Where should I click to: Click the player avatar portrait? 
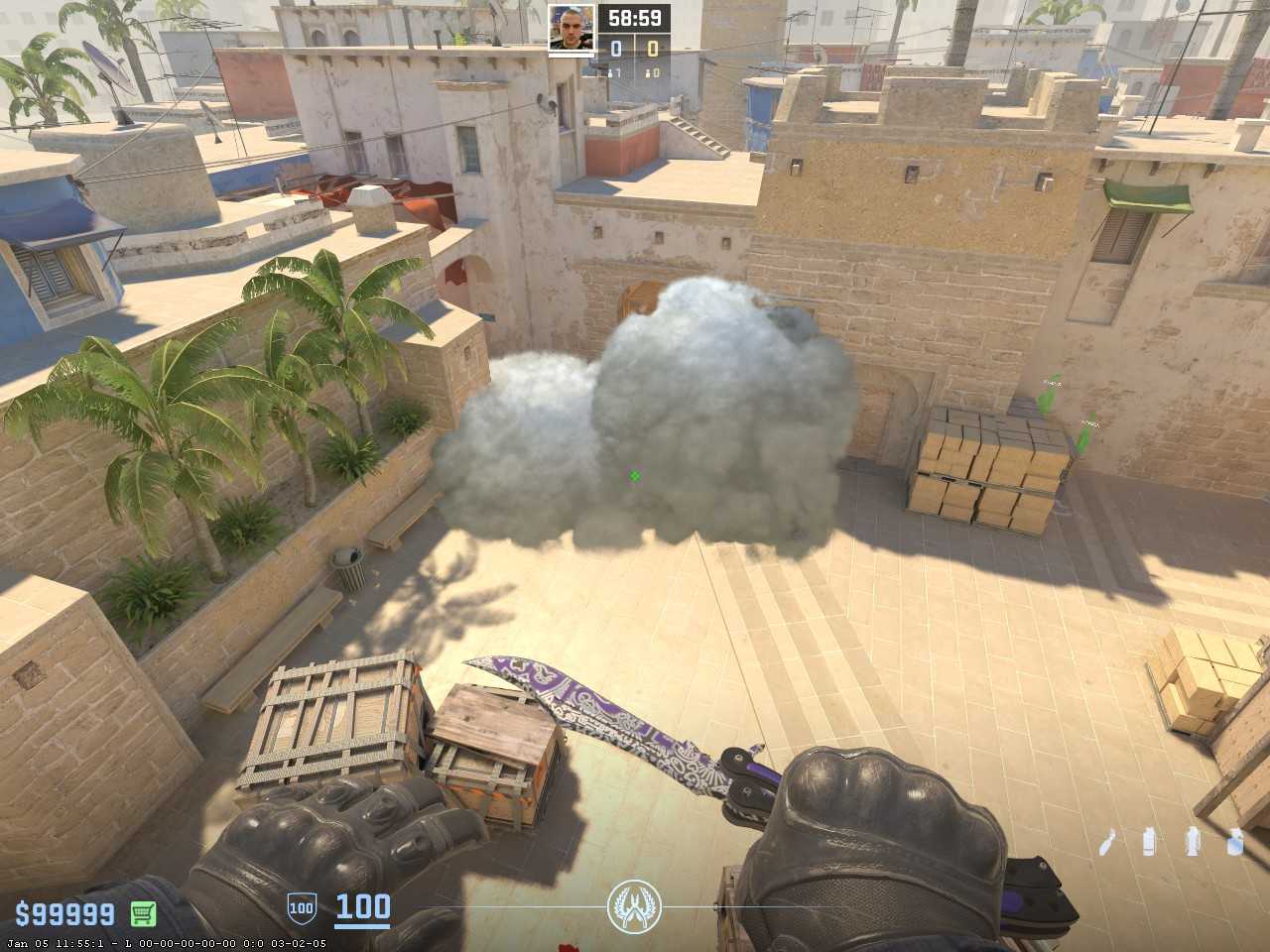[571, 26]
